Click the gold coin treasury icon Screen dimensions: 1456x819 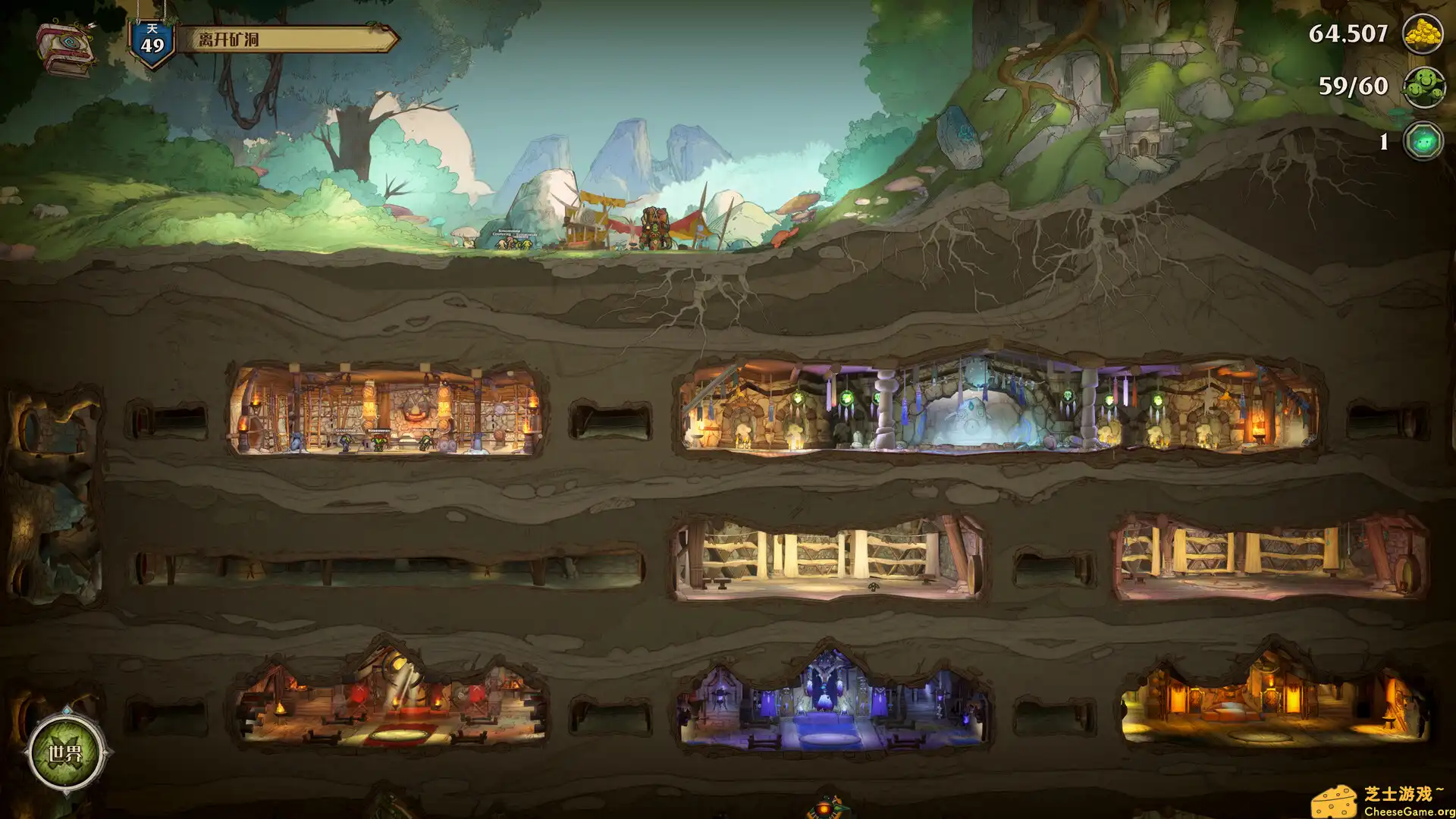[1424, 34]
